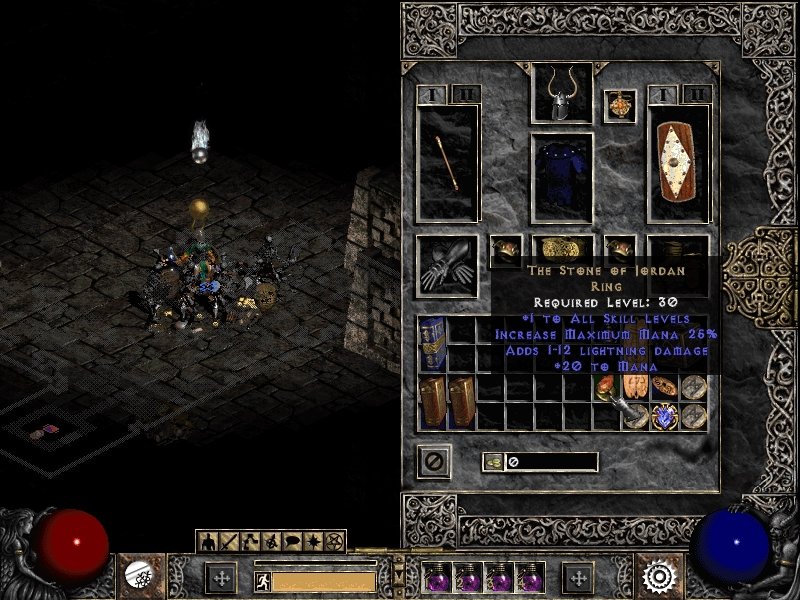The image size is (800, 600).
Task: Select the equipped wand weapon slot
Action: point(447,163)
